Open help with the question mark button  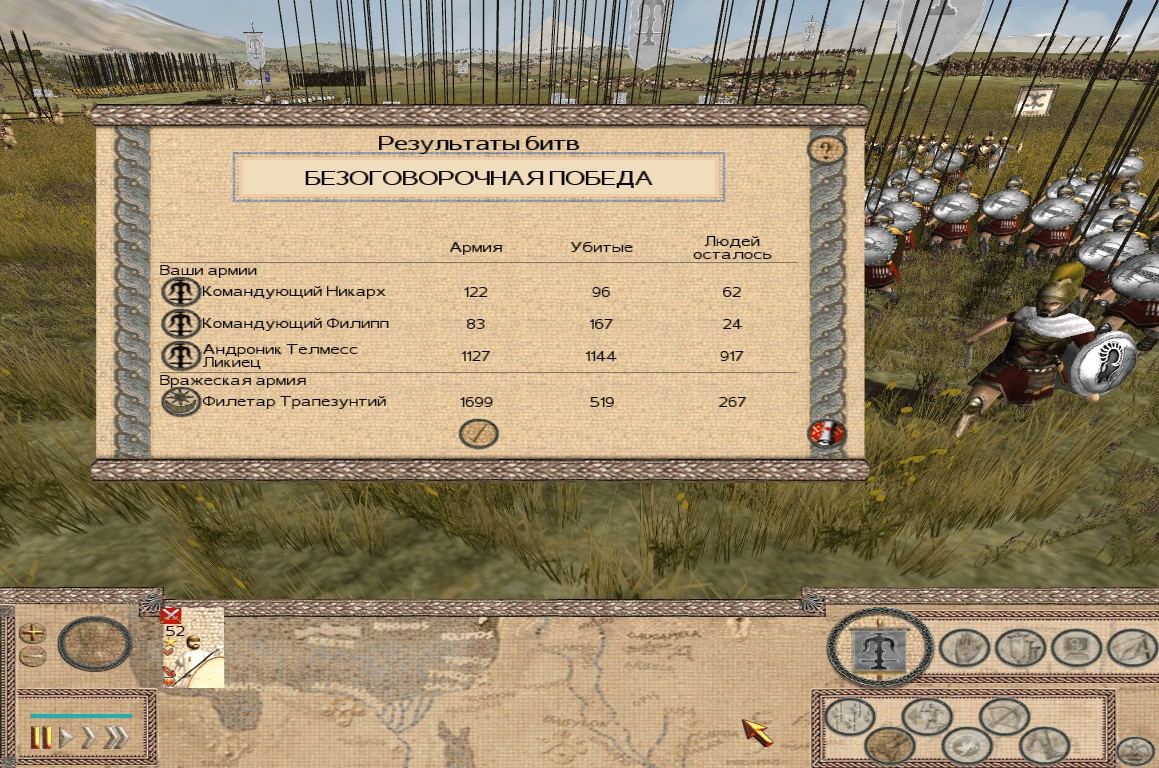click(826, 150)
